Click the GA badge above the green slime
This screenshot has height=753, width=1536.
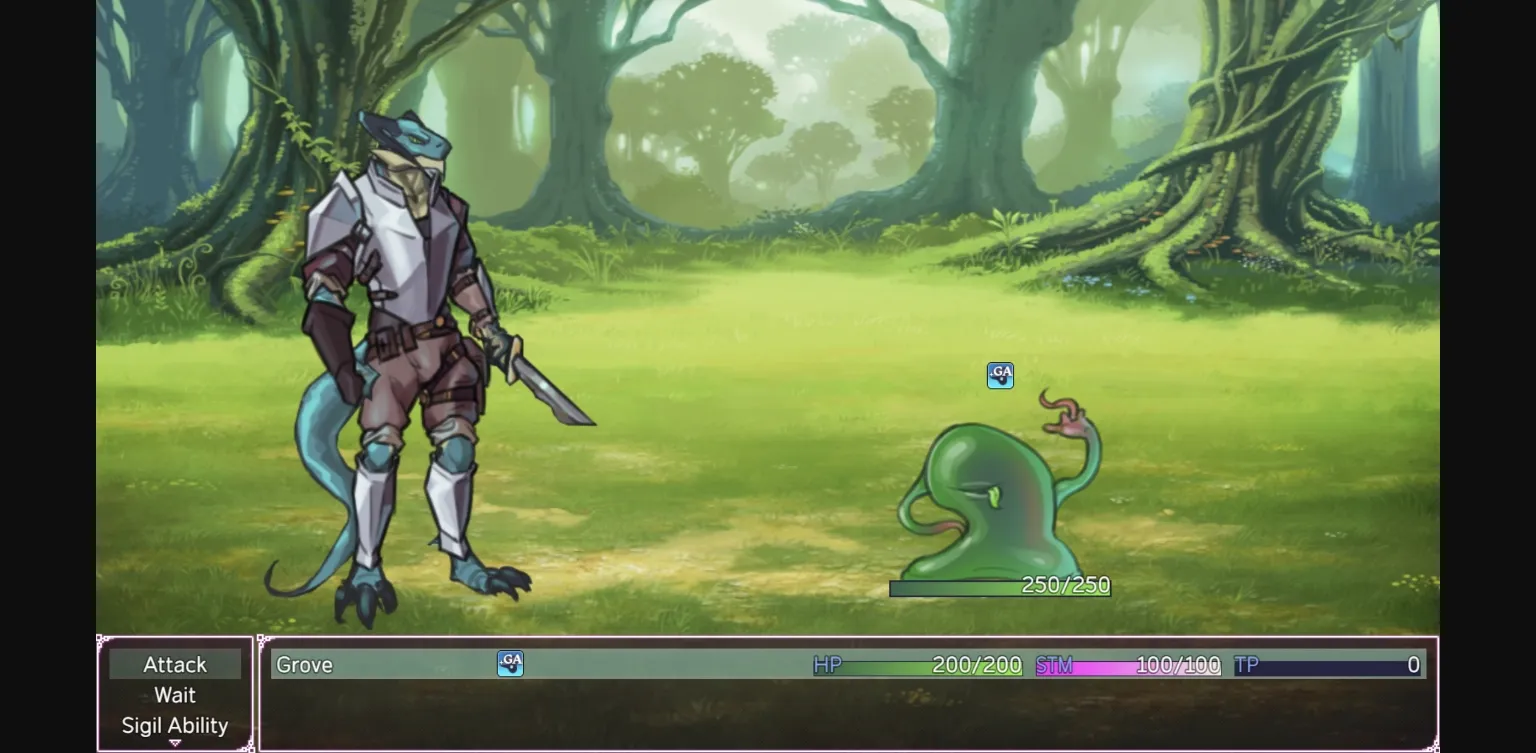pyautogui.click(x=999, y=375)
